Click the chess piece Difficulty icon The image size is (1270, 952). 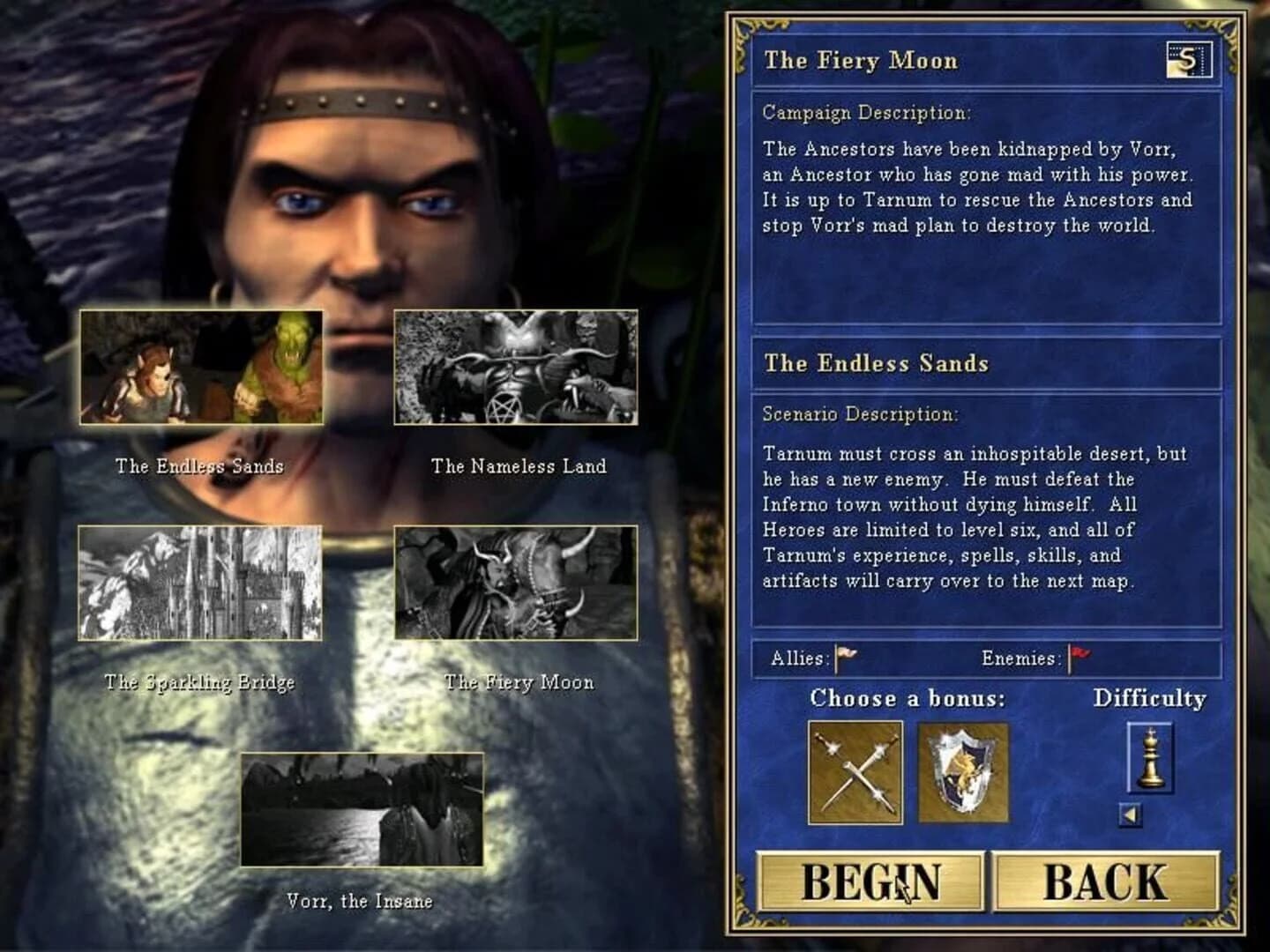tap(1151, 758)
